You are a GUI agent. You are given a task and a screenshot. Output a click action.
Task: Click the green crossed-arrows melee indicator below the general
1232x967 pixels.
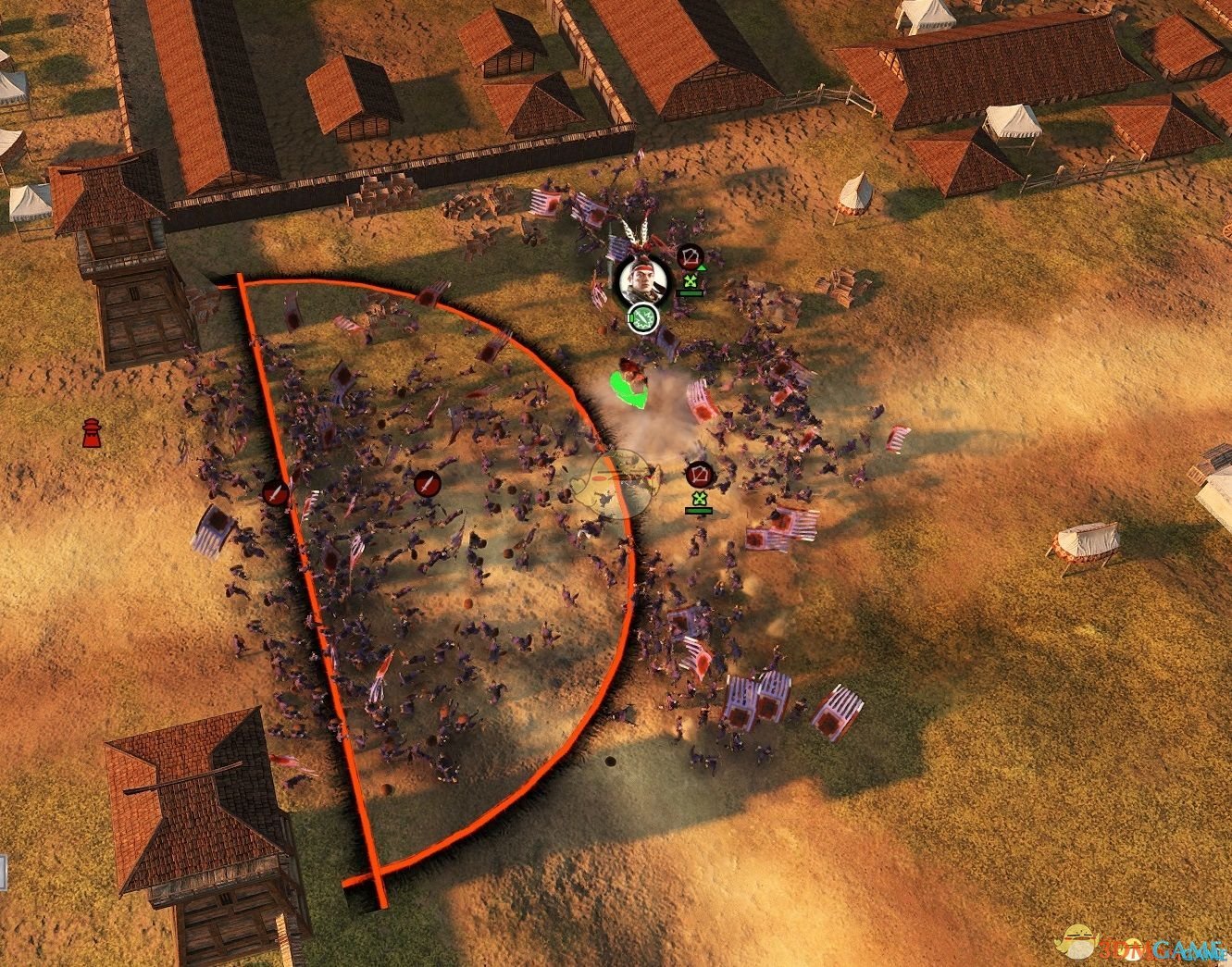pos(691,280)
